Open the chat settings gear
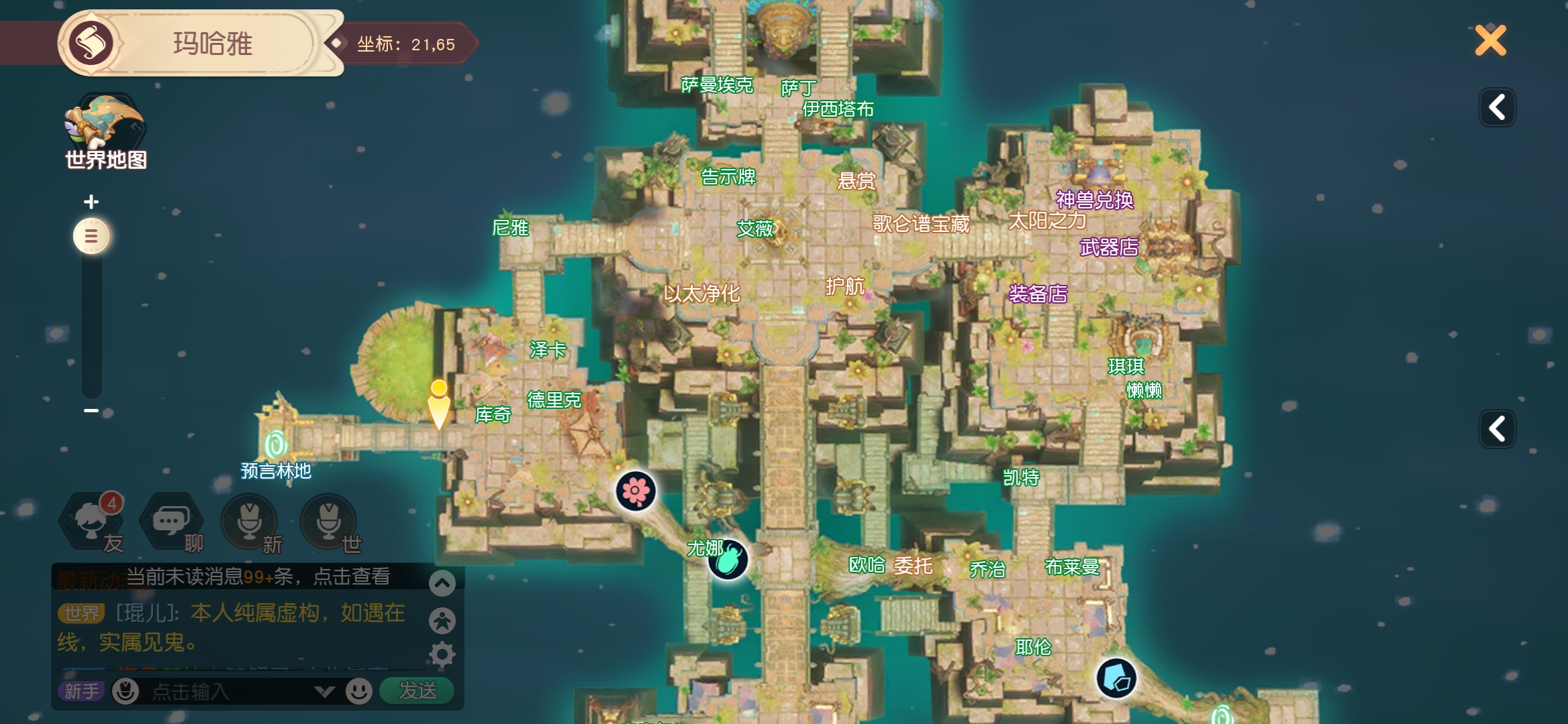This screenshot has height=724, width=1568. click(x=442, y=654)
